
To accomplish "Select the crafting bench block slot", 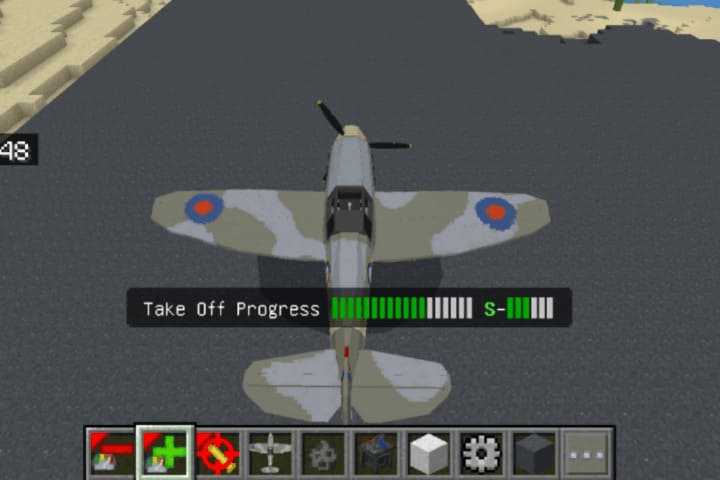I will pyautogui.click(x=376, y=453).
